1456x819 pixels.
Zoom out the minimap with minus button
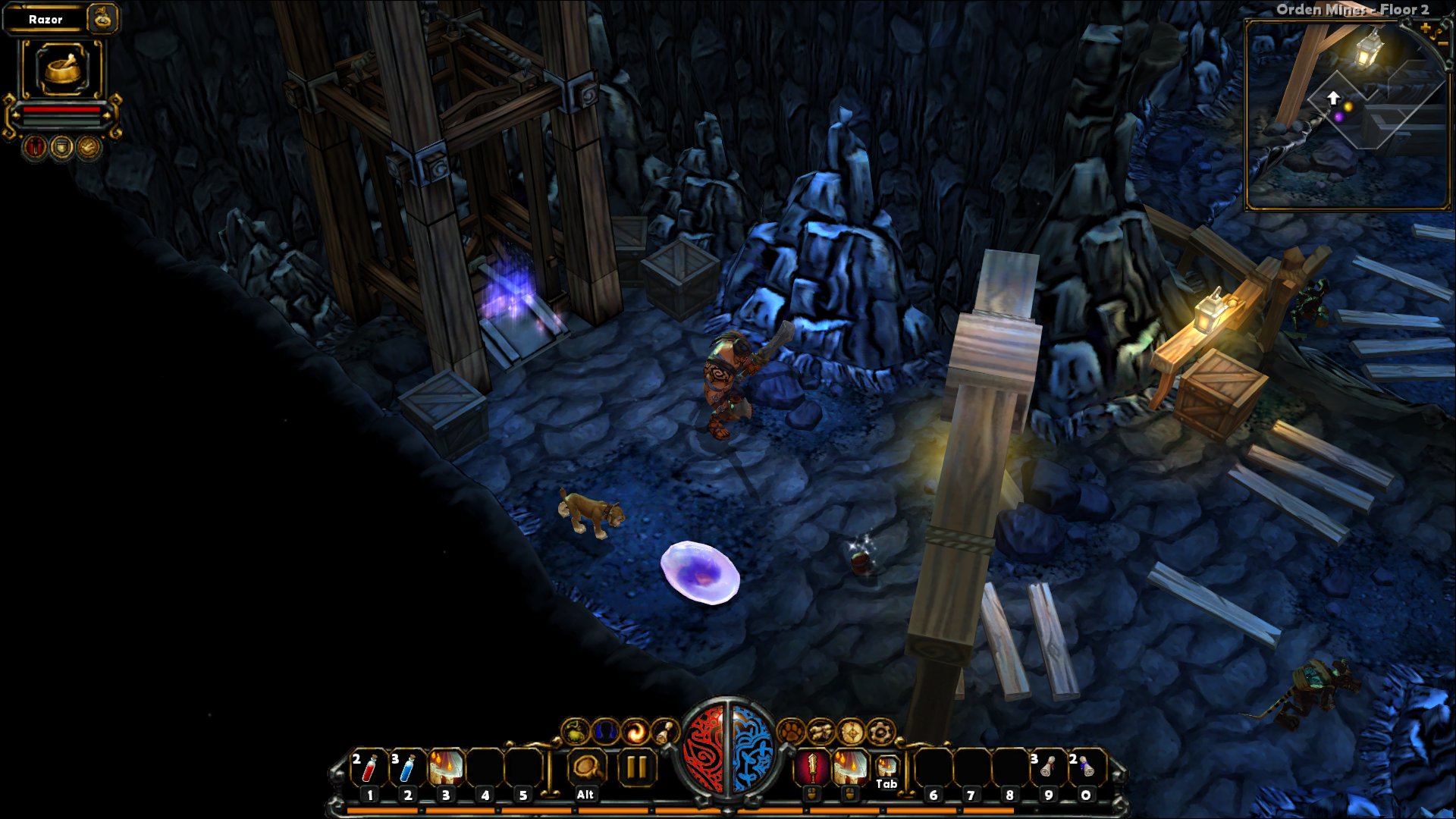[x=1443, y=45]
